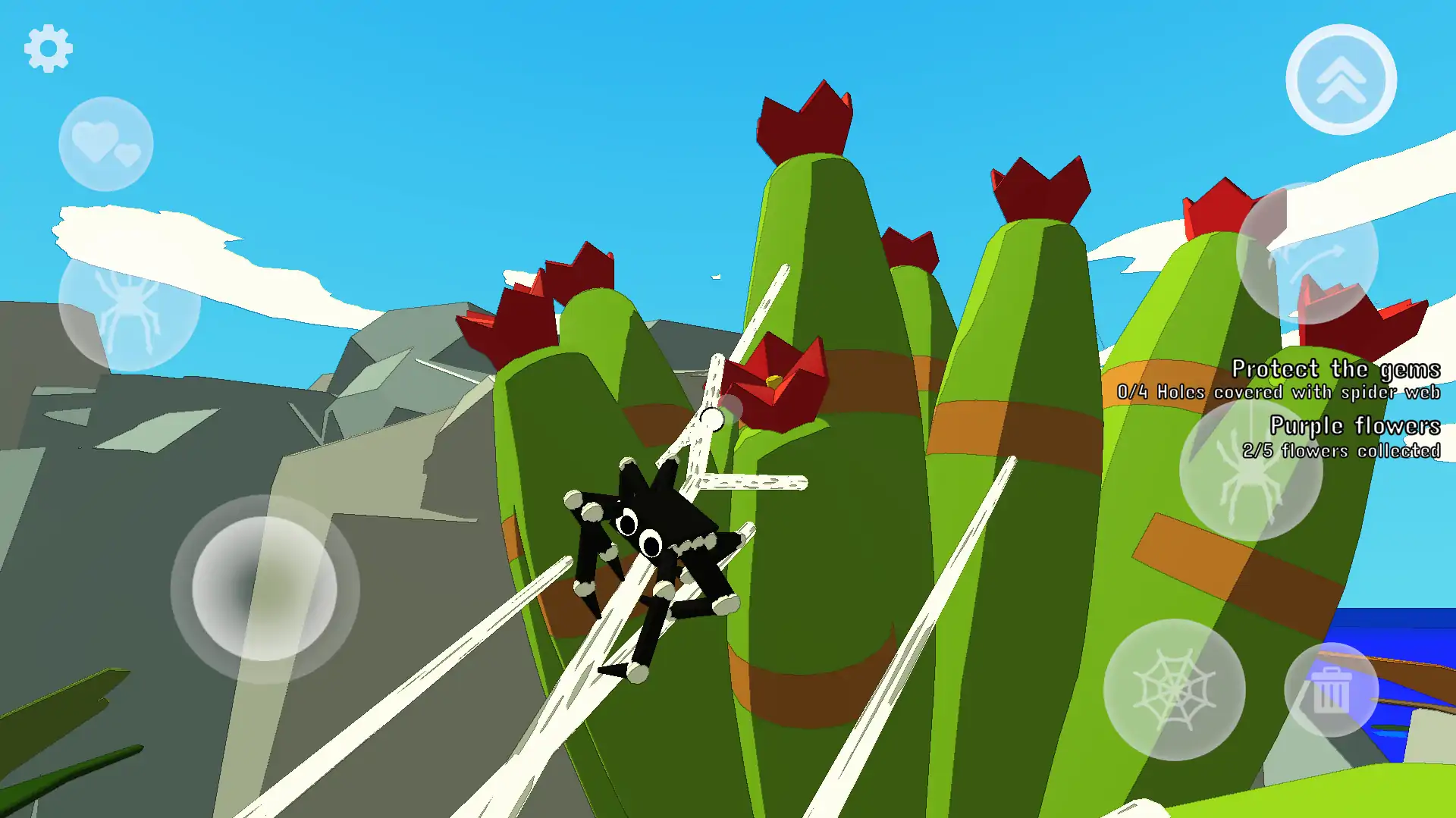This screenshot has width=1456, height=818.
Task: Tap the virtual joystick thumb pad
Action: click(x=265, y=589)
